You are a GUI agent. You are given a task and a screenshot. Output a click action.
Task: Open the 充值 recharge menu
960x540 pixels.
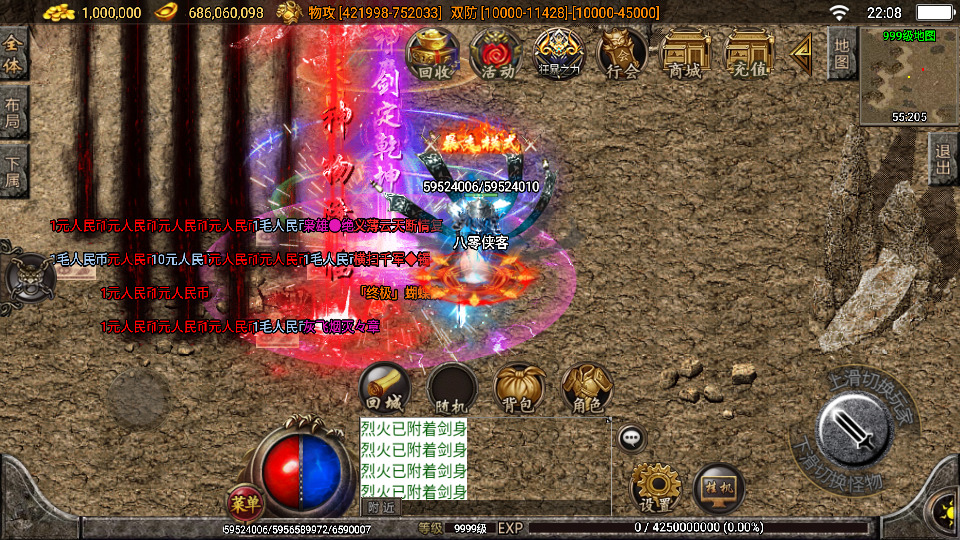pyautogui.click(x=749, y=53)
